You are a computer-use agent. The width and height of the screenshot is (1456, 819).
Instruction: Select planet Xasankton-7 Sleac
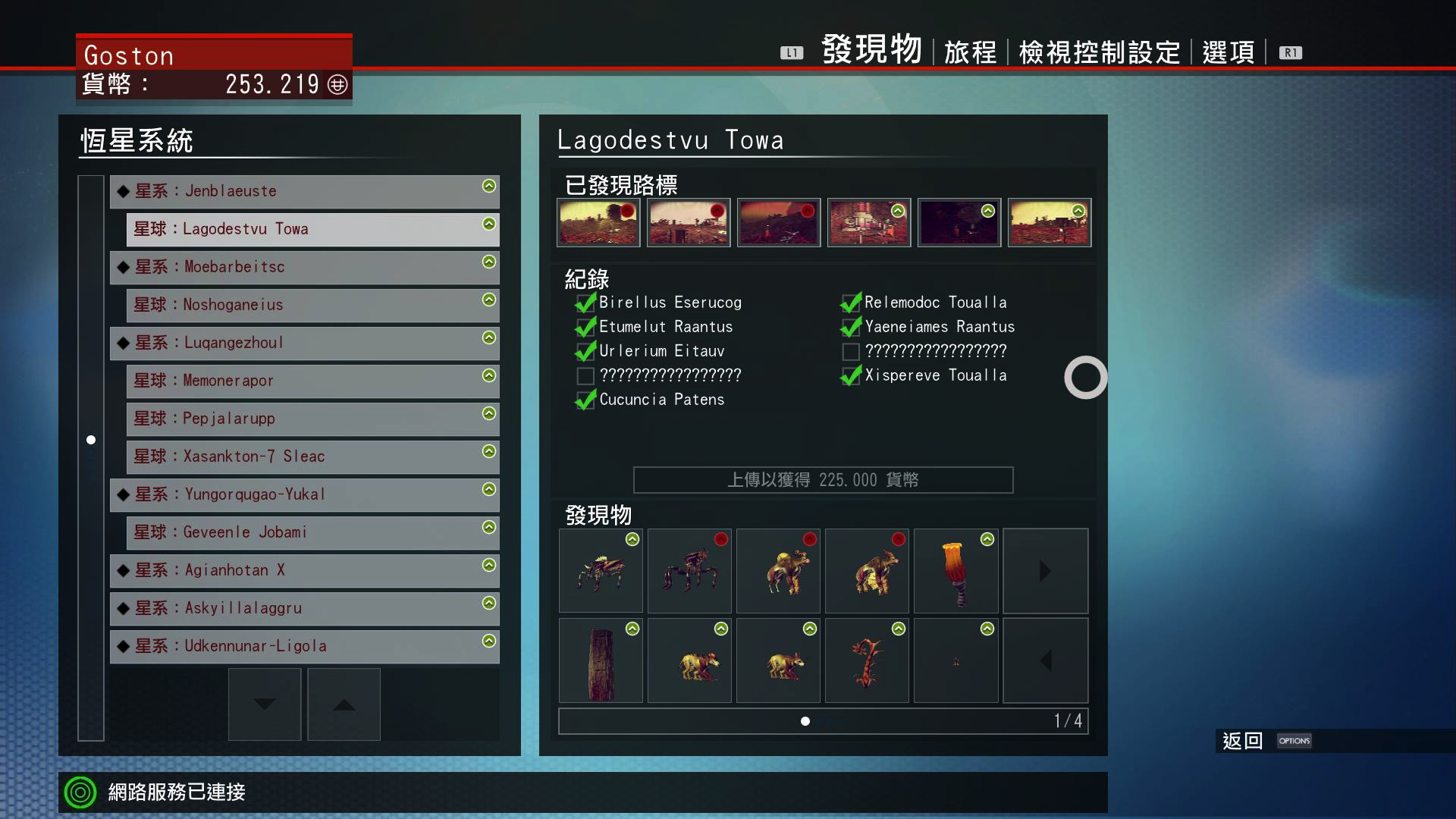312,457
